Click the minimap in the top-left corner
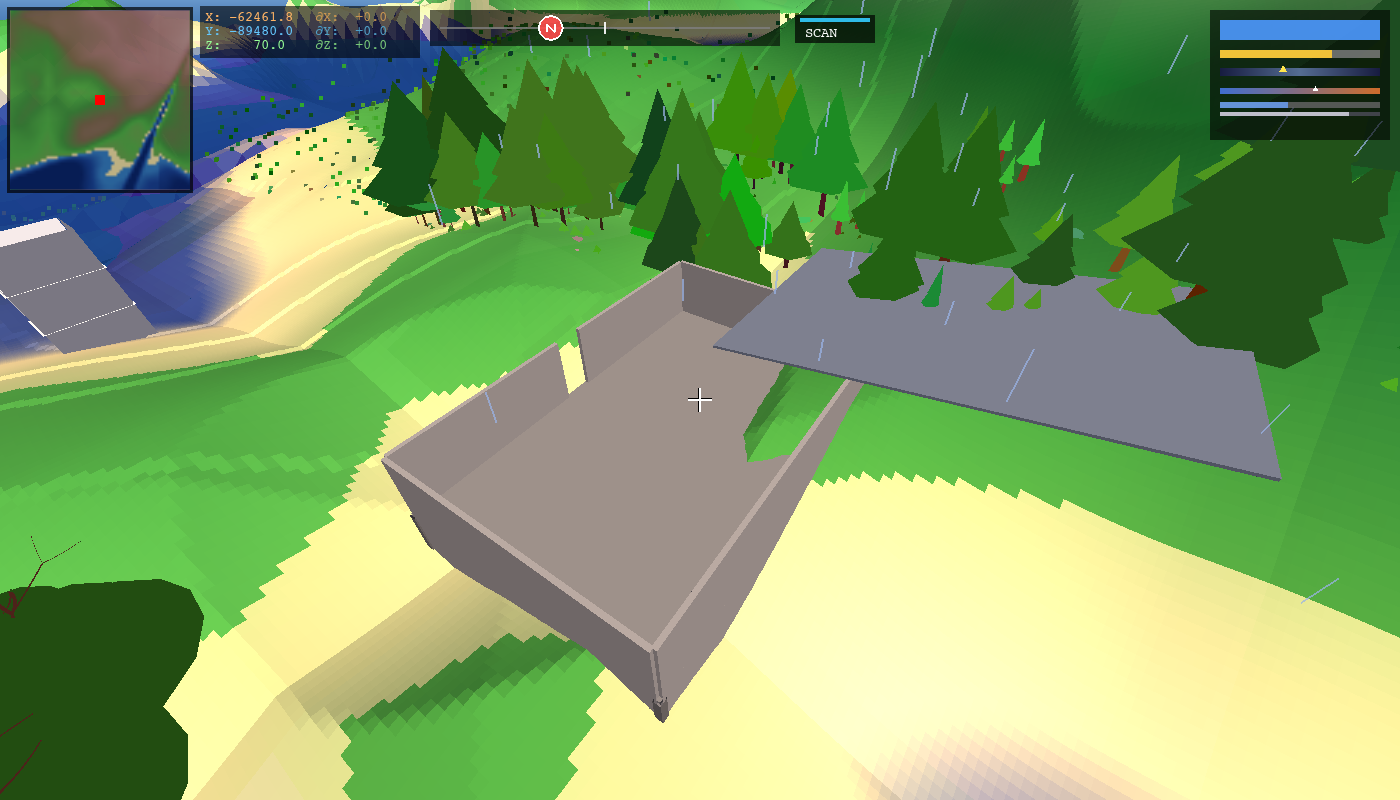The width and height of the screenshot is (1400, 800). coord(100,100)
